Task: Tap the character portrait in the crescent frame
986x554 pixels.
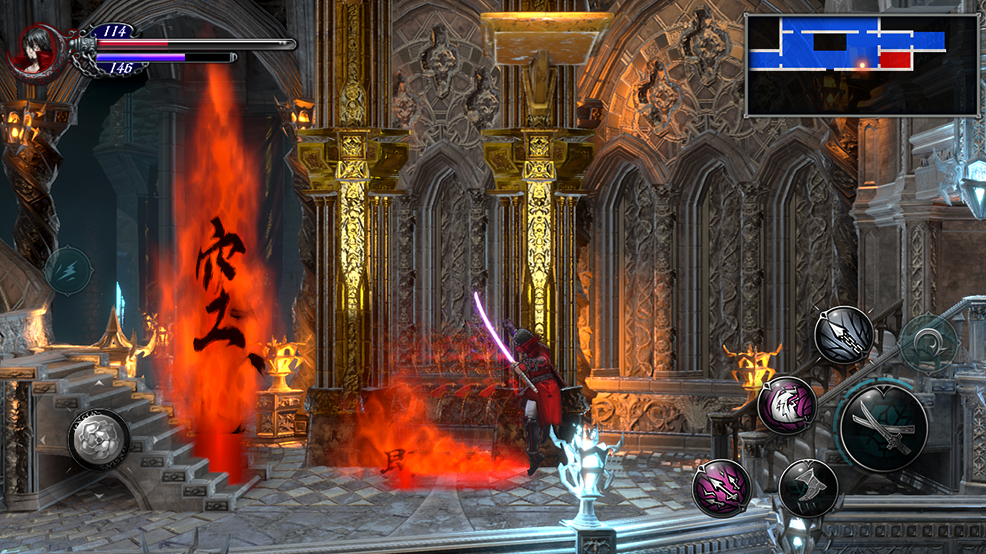Action: (x=35, y=50)
